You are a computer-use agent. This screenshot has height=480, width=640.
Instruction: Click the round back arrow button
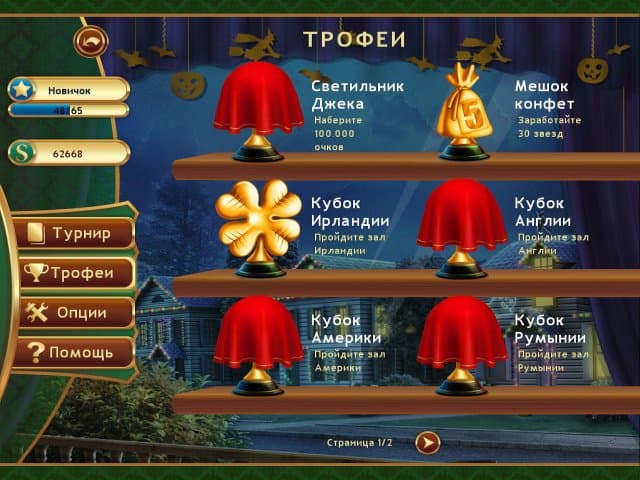coord(91,41)
